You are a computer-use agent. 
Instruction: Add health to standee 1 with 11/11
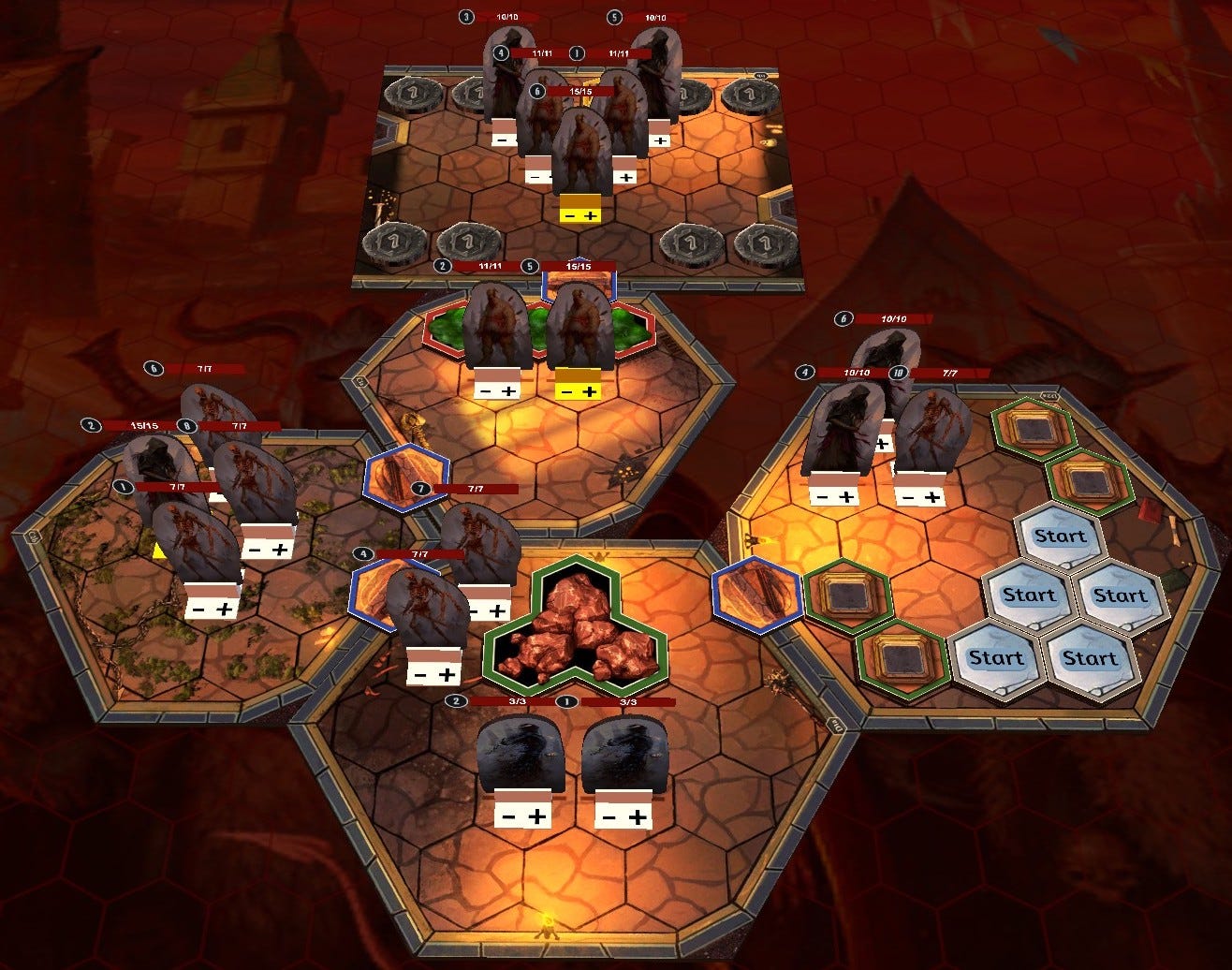[x=626, y=177]
